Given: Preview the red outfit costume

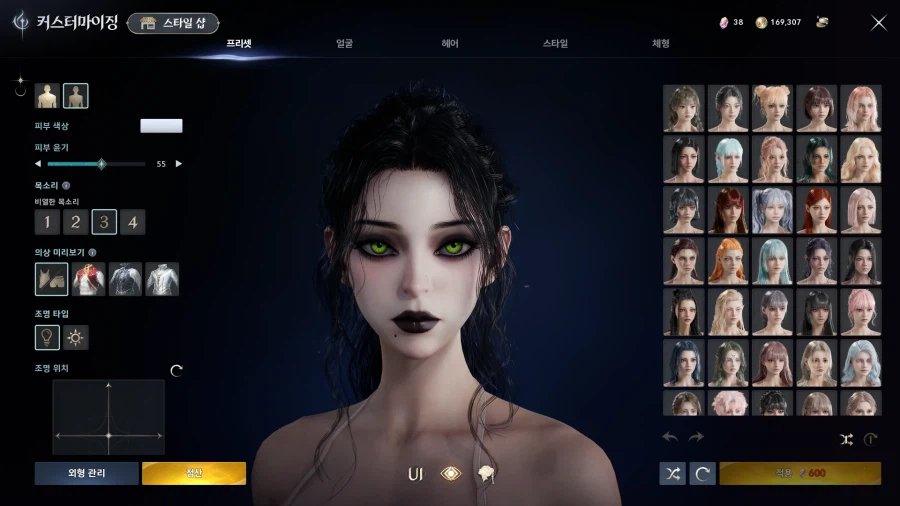Looking at the screenshot, I should click(89, 279).
